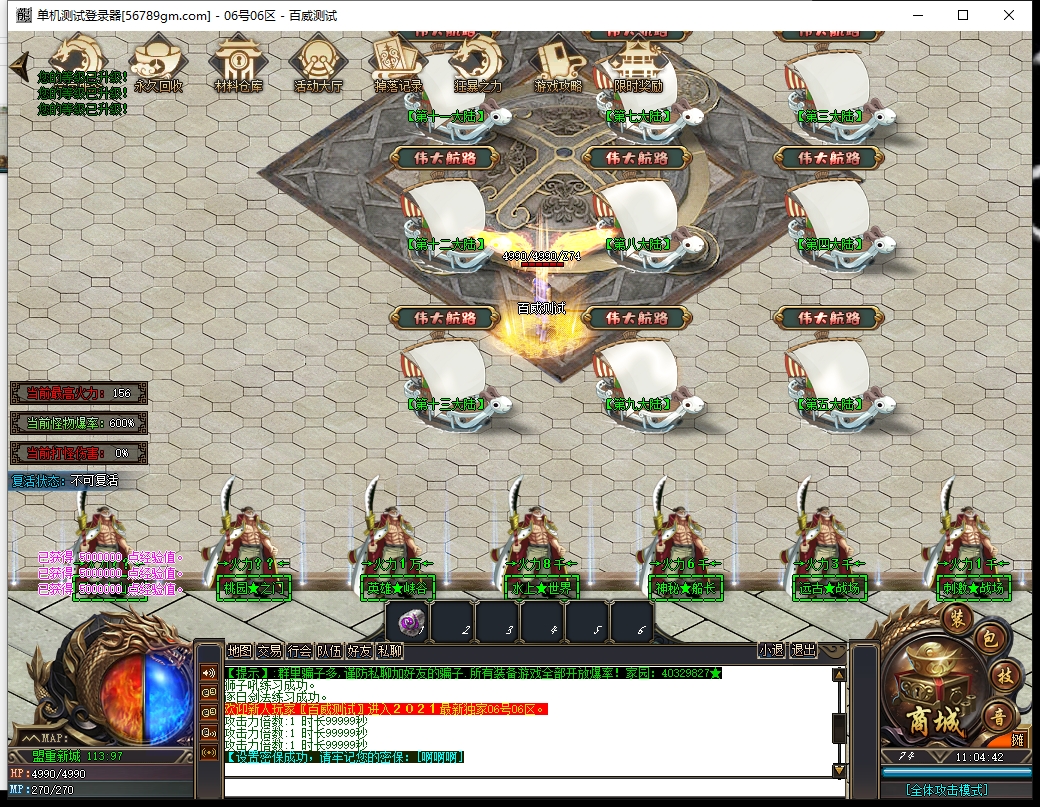Click the 退出 exit button

[x=803, y=650]
